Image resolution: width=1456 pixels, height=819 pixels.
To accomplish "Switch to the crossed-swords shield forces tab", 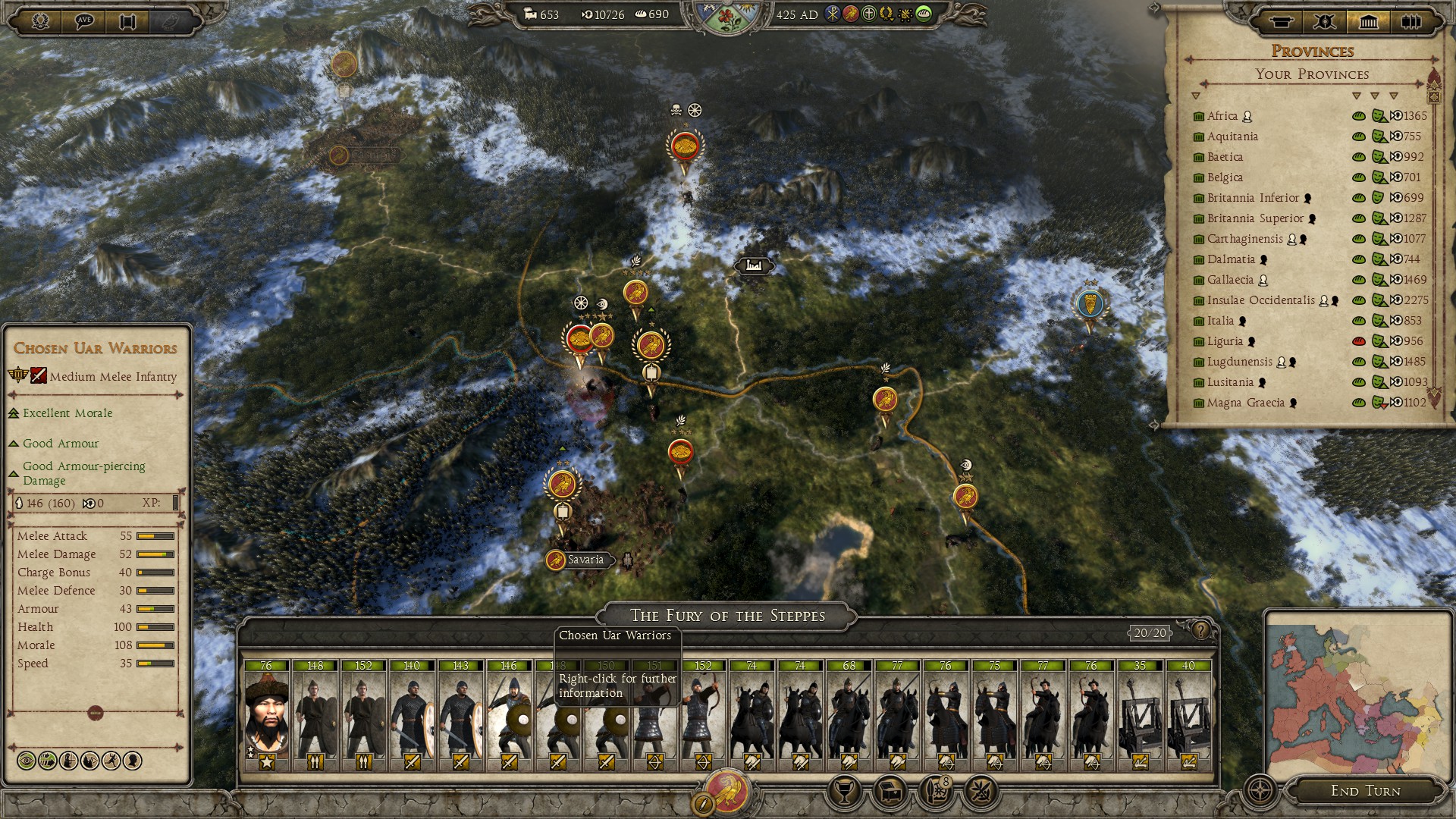I will tap(1324, 21).
